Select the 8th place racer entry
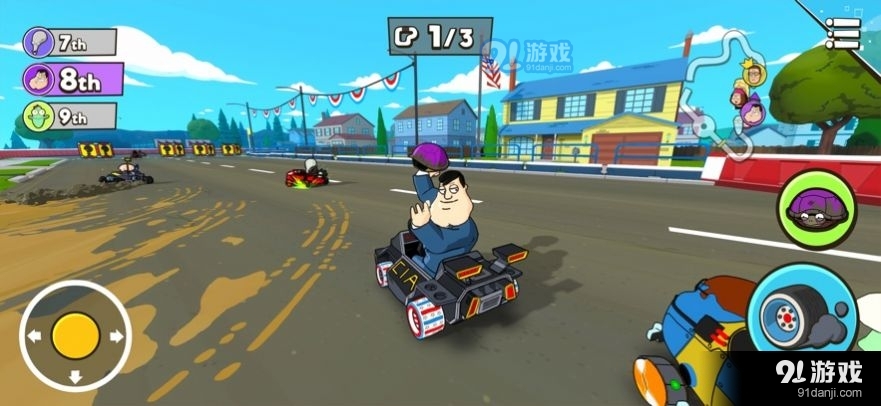 70,78
